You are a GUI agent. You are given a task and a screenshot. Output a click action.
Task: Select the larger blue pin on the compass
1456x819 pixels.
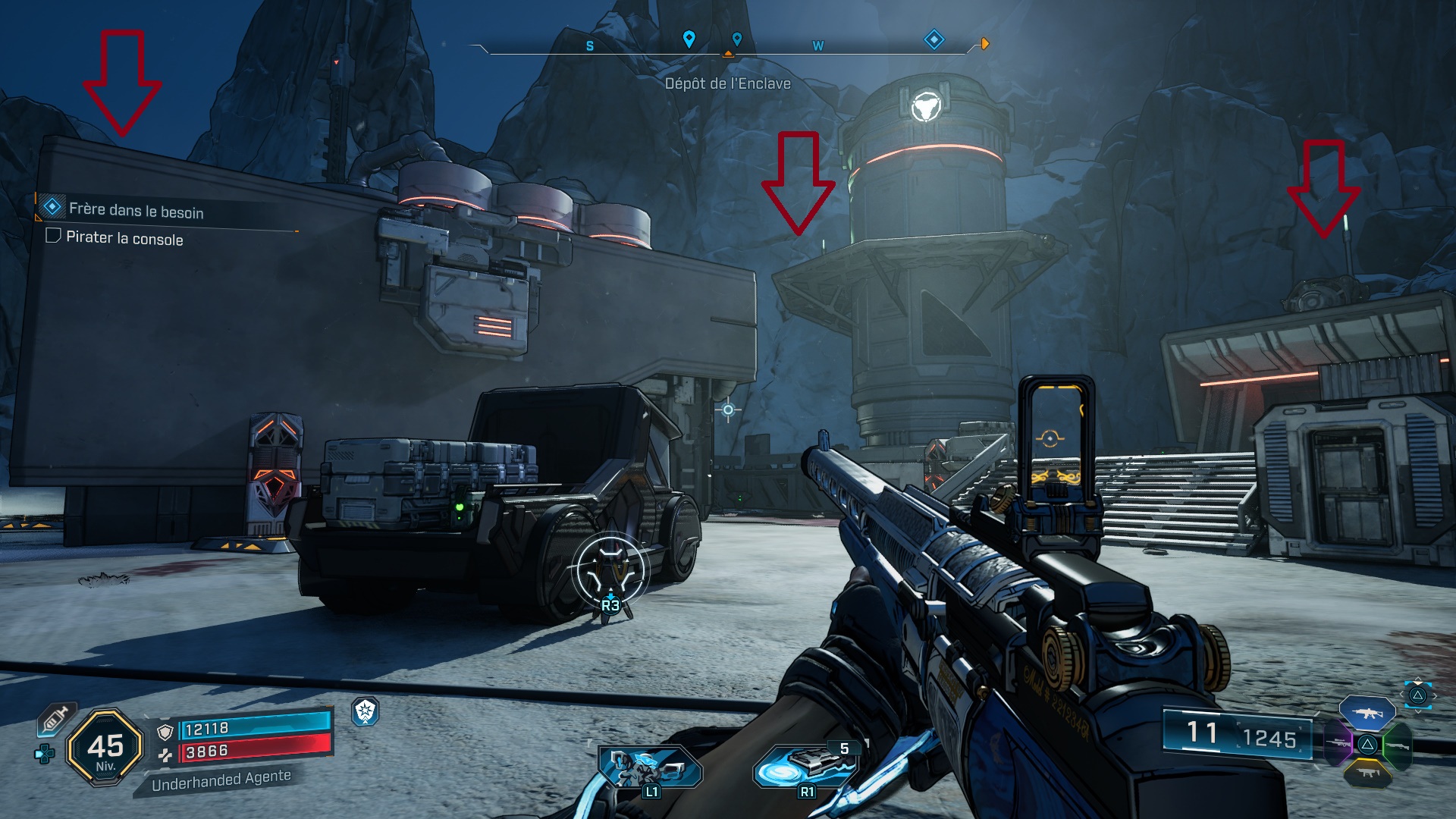point(689,39)
